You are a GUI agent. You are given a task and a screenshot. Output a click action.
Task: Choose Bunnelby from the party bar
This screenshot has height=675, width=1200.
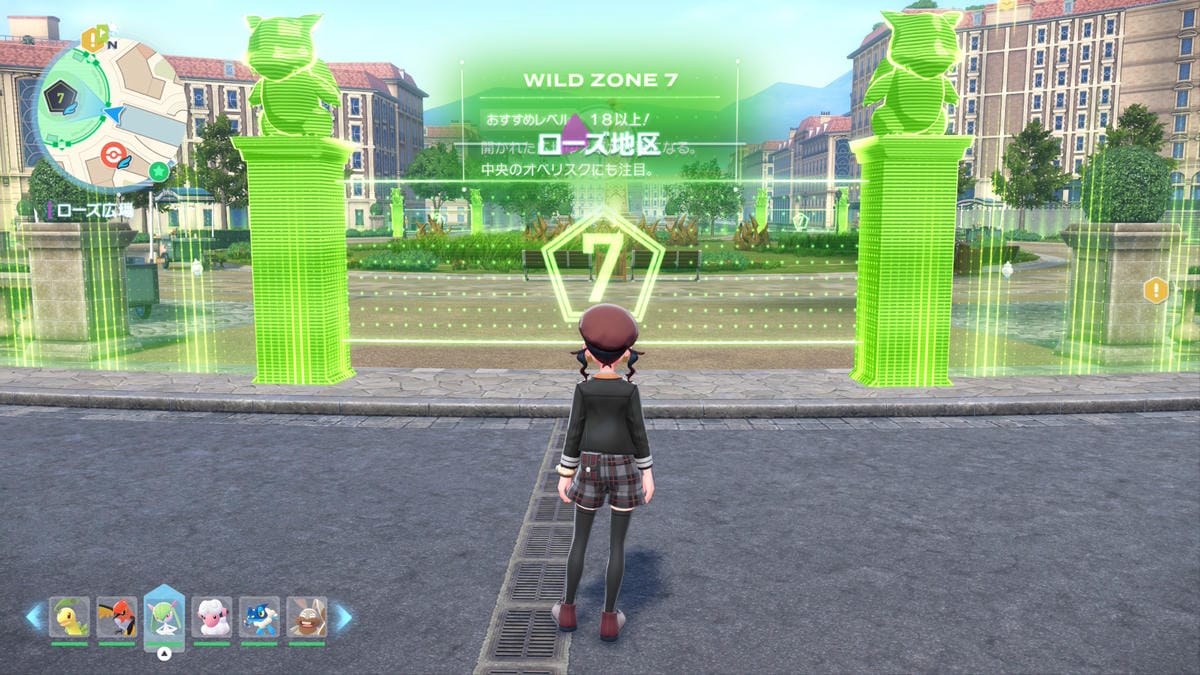[307, 617]
